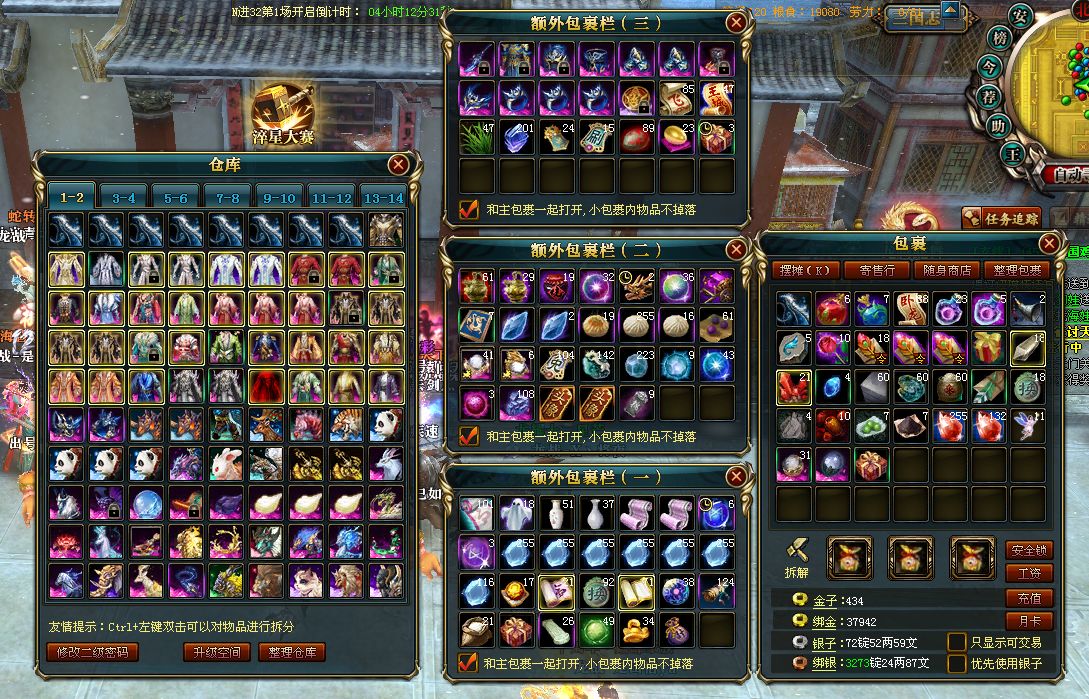Open the 充值 recharge button
This screenshot has height=699, width=1089.
click(x=1029, y=598)
